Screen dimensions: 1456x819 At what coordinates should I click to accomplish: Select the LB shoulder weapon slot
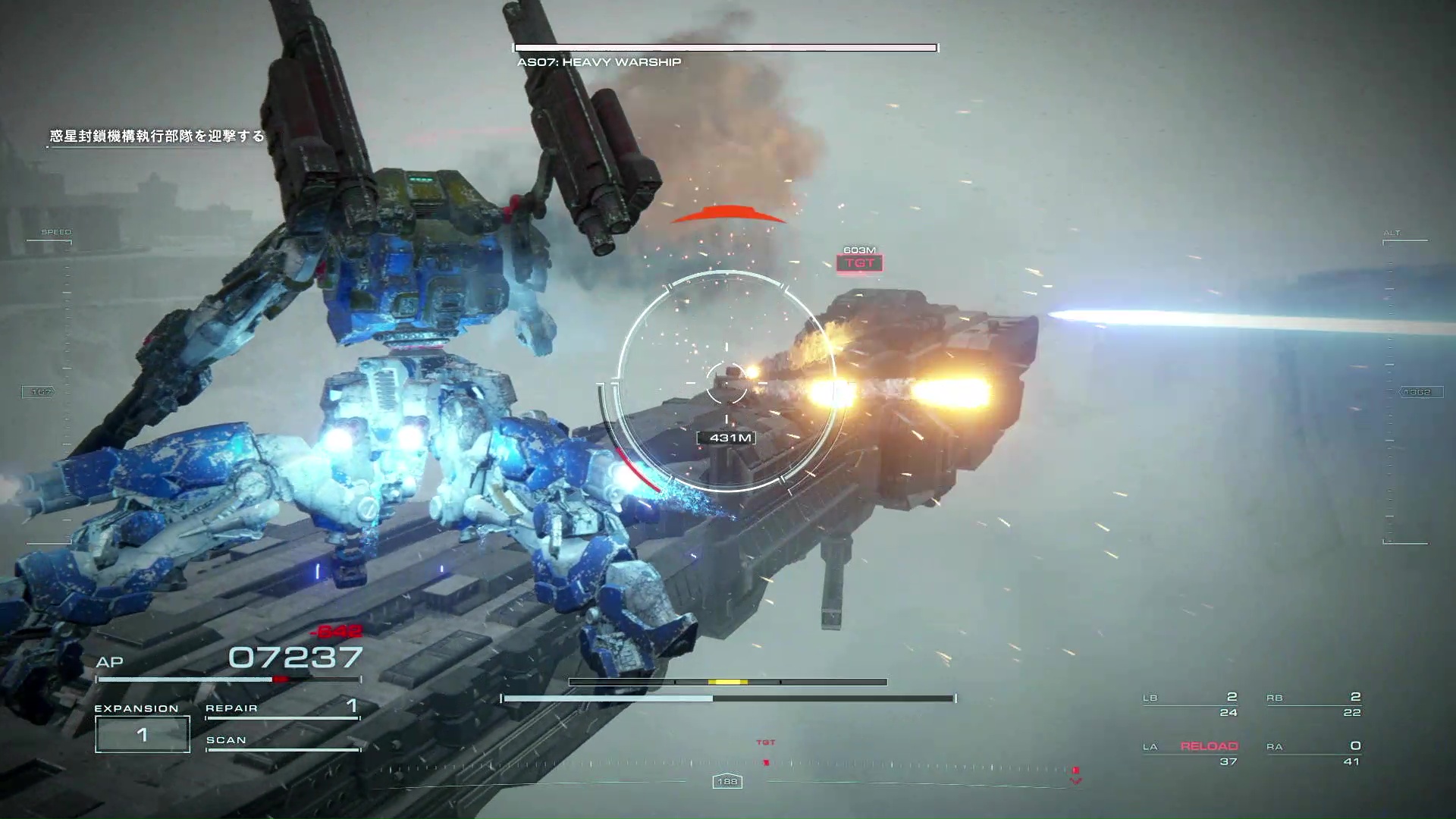tap(1190, 704)
